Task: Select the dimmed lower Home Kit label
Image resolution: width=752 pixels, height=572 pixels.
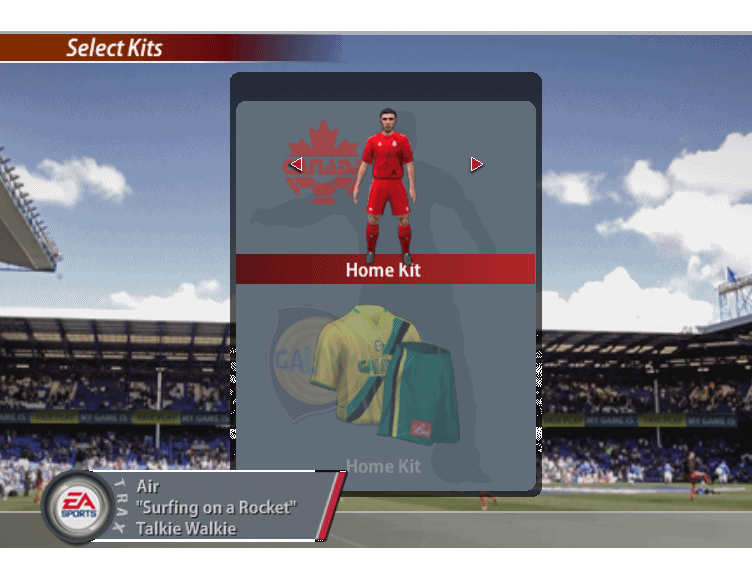Action: [x=383, y=466]
